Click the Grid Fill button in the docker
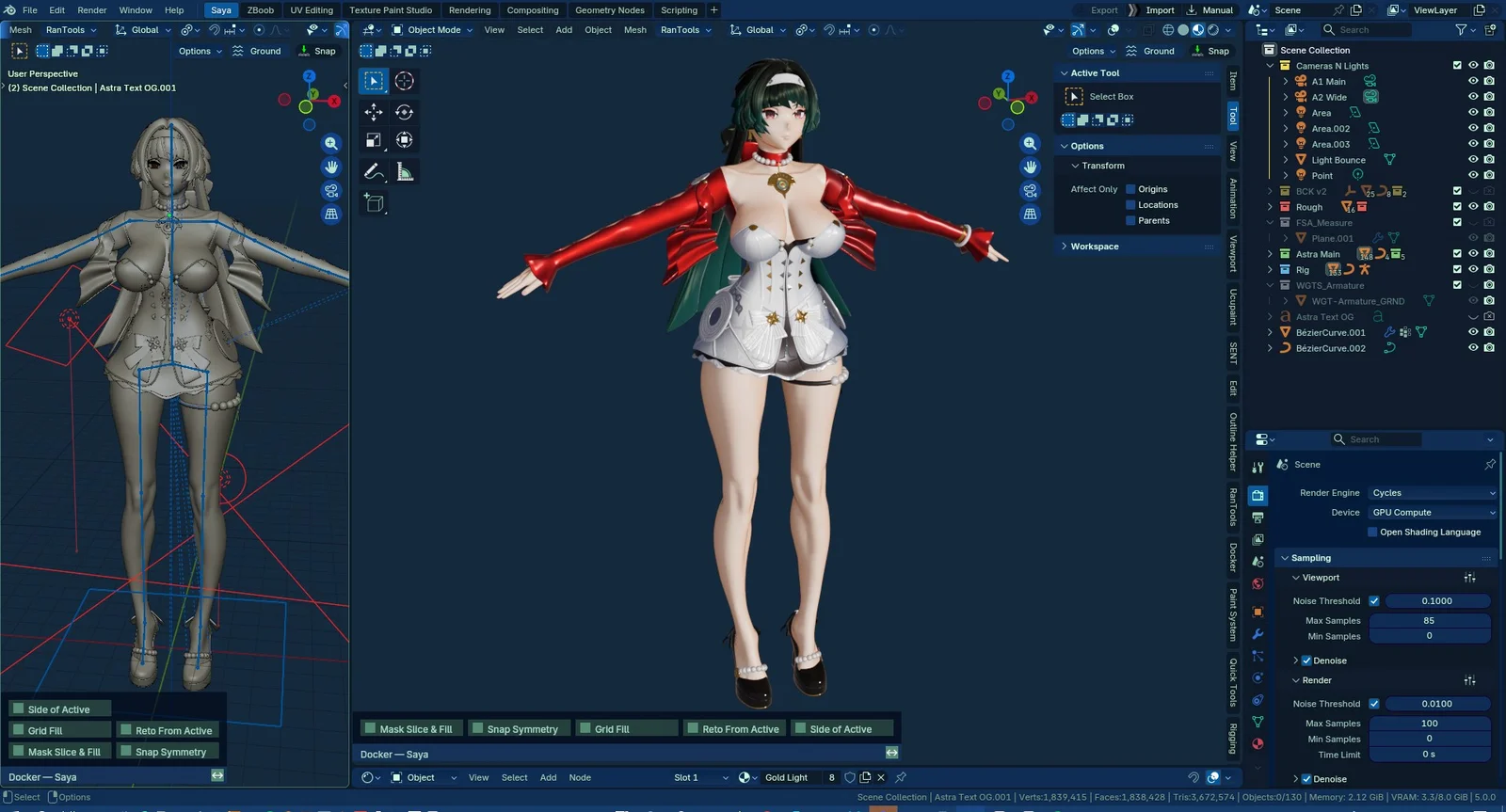 pos(626,727)
